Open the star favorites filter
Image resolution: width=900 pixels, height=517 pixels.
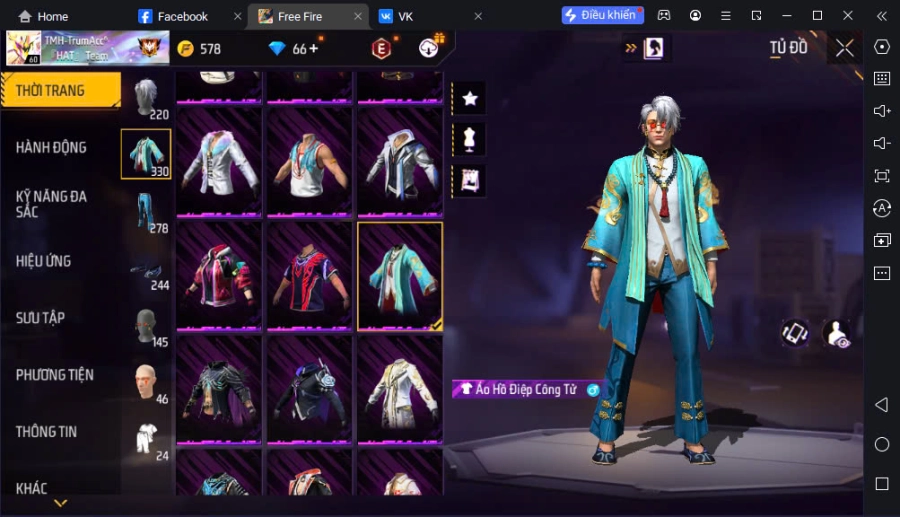click(469, 98)
